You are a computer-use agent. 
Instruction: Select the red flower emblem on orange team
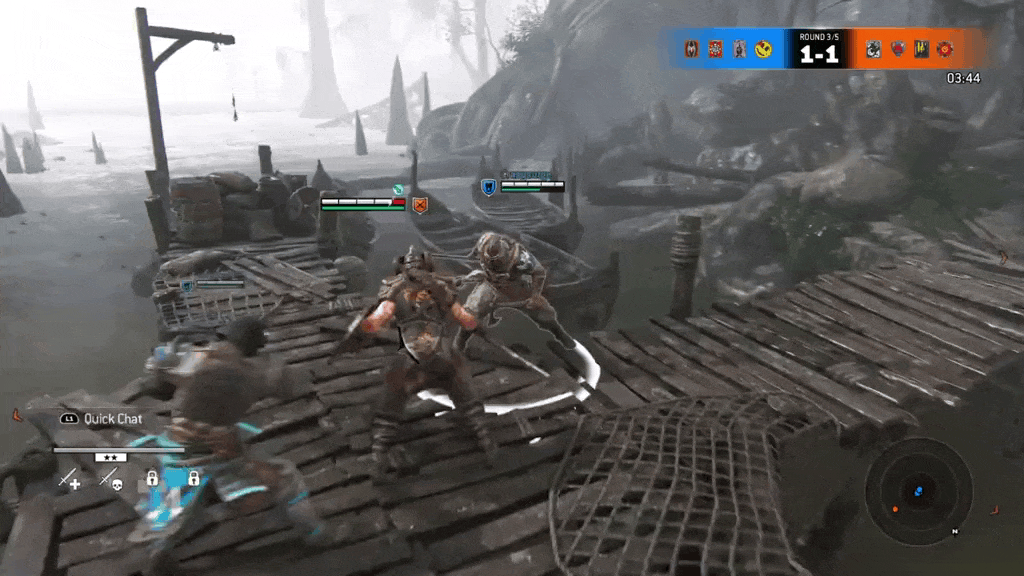[945, 48]
